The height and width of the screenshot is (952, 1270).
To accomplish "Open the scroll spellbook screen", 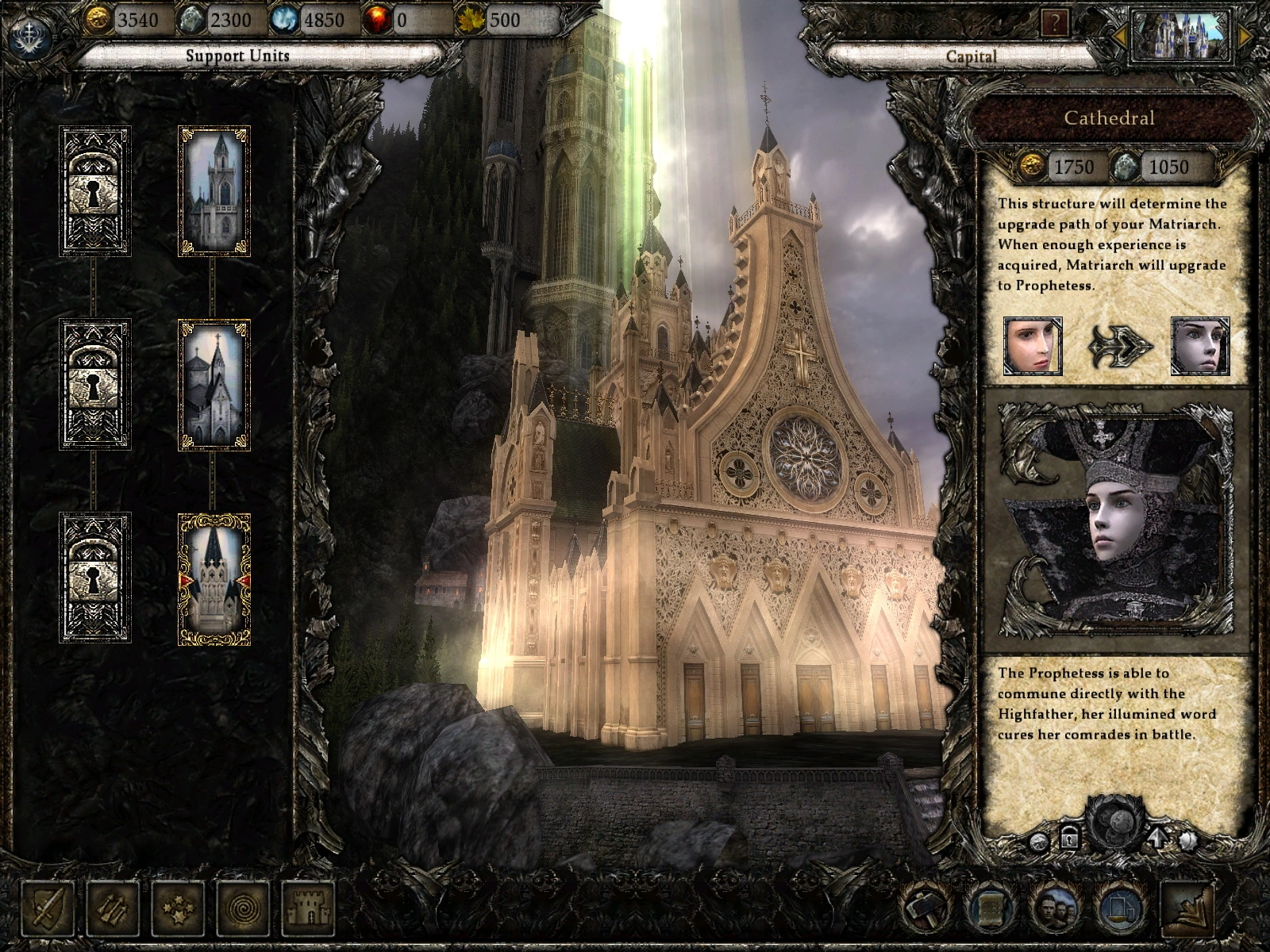I will click(x=991, y=908).
